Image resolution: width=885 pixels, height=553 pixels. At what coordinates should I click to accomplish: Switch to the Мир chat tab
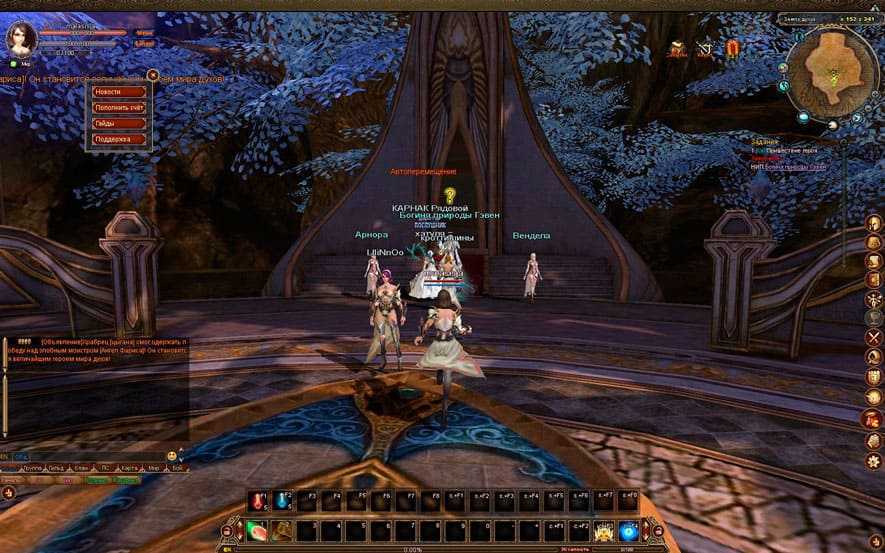point(154,468)
